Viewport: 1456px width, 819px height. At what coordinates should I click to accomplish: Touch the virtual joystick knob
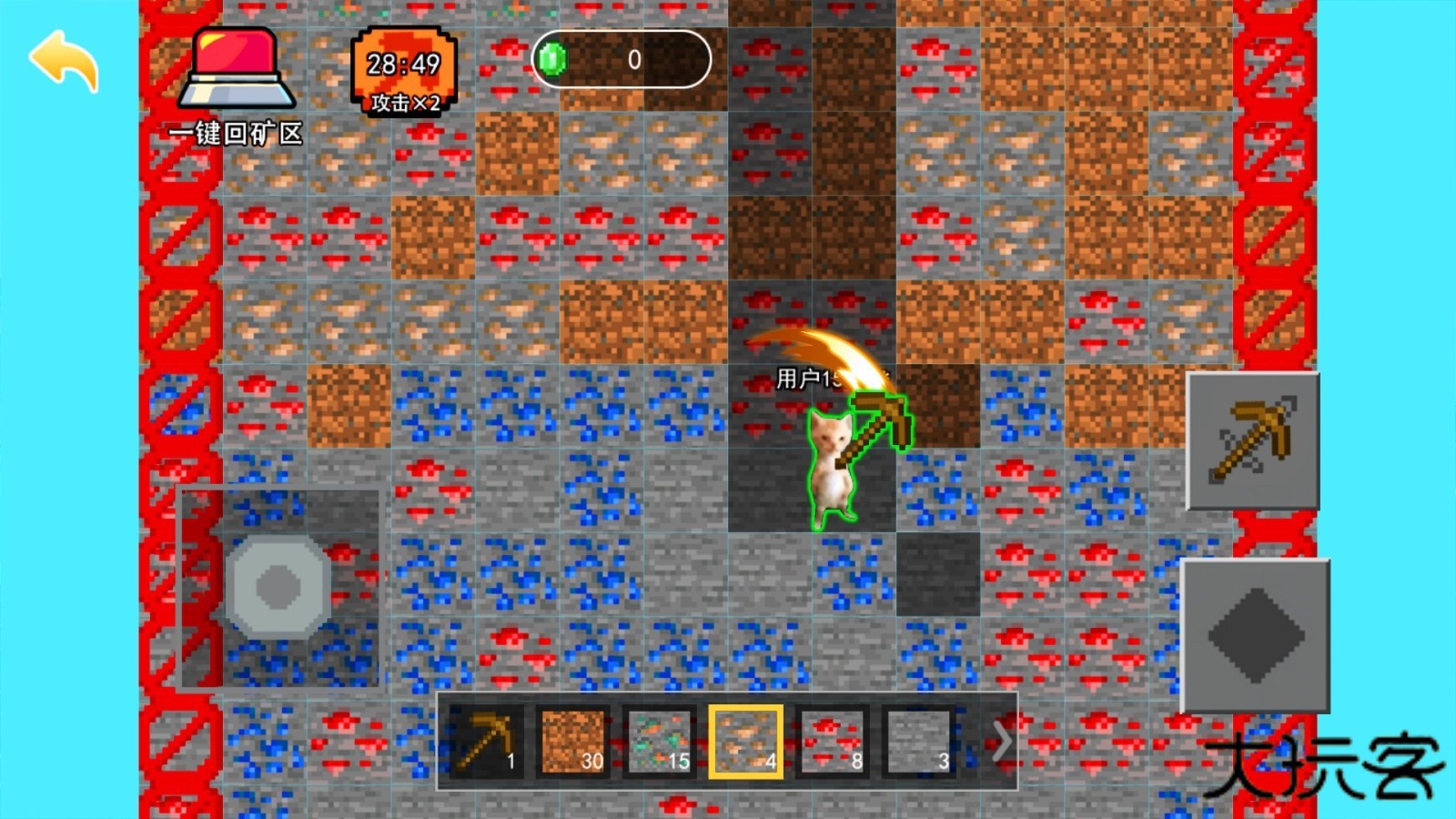pyautogui.click(x=278, y=586)
